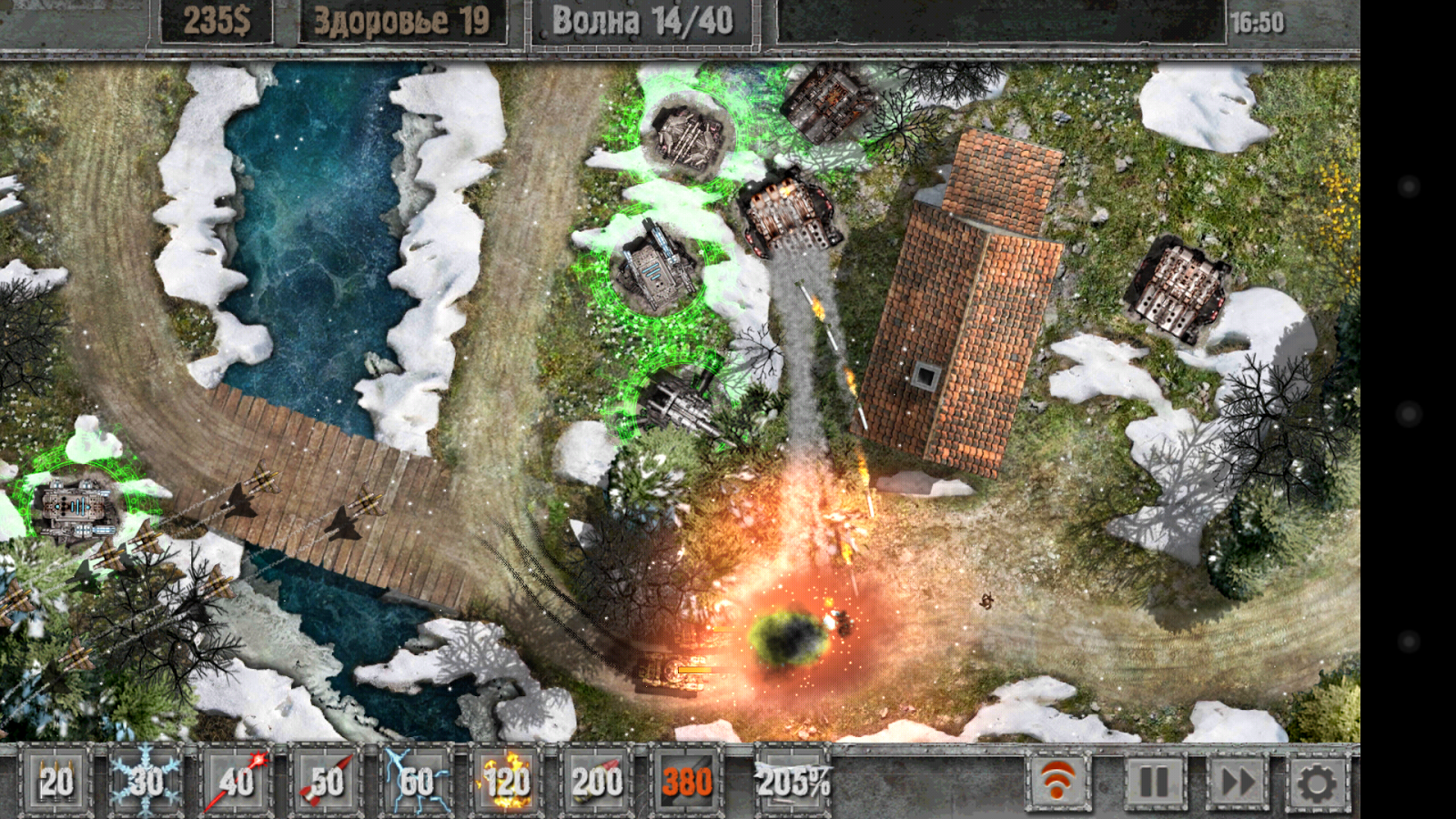Screen dimensions: 1456x819
Task: Select the 200-cost missile tower
Action: [597, 781]
